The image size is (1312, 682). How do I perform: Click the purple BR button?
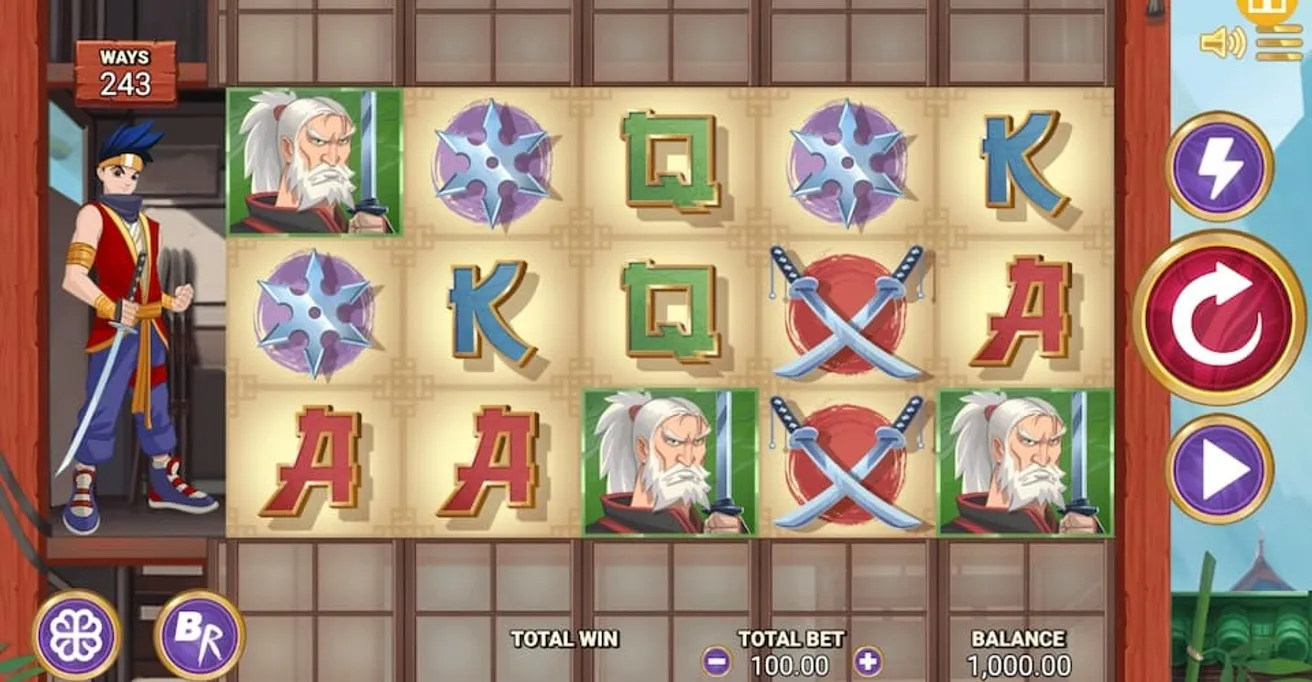pos(199,635)
